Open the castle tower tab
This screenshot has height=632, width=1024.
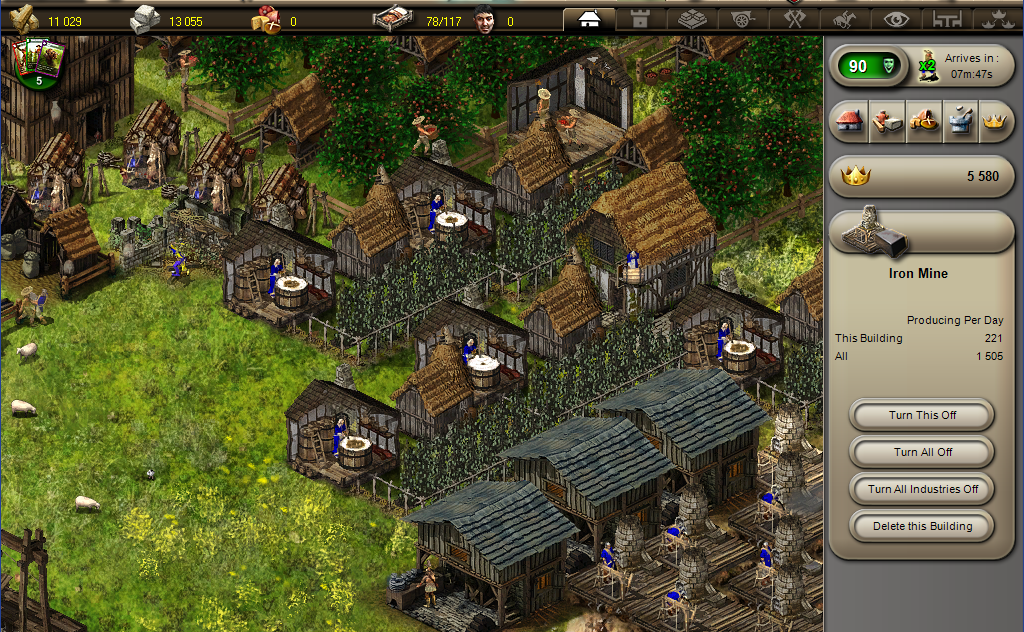(x=640, y=19)
